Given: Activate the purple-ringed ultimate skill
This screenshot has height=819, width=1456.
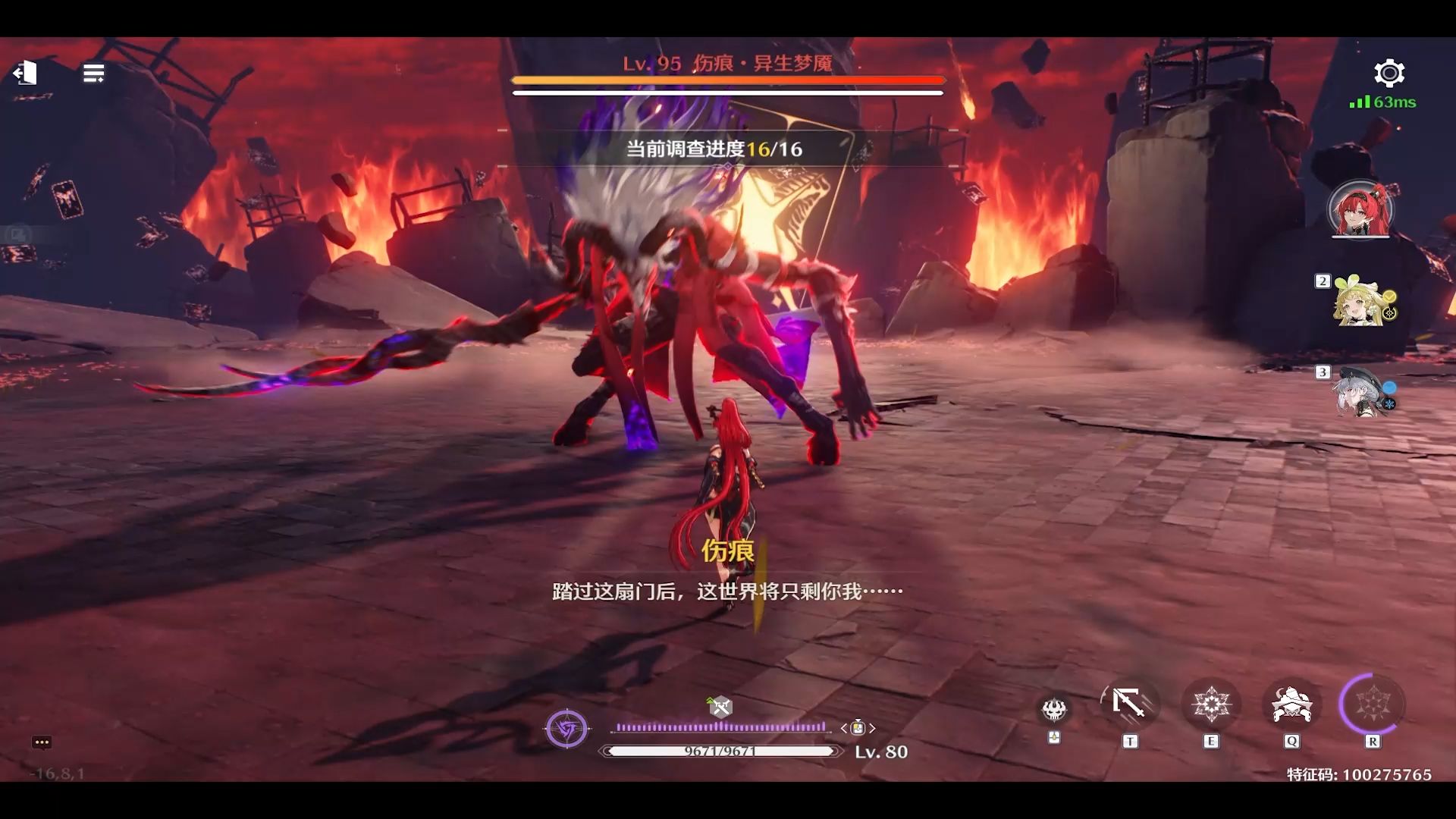Looking at the screenshot, I should [x=1372, y=704].
